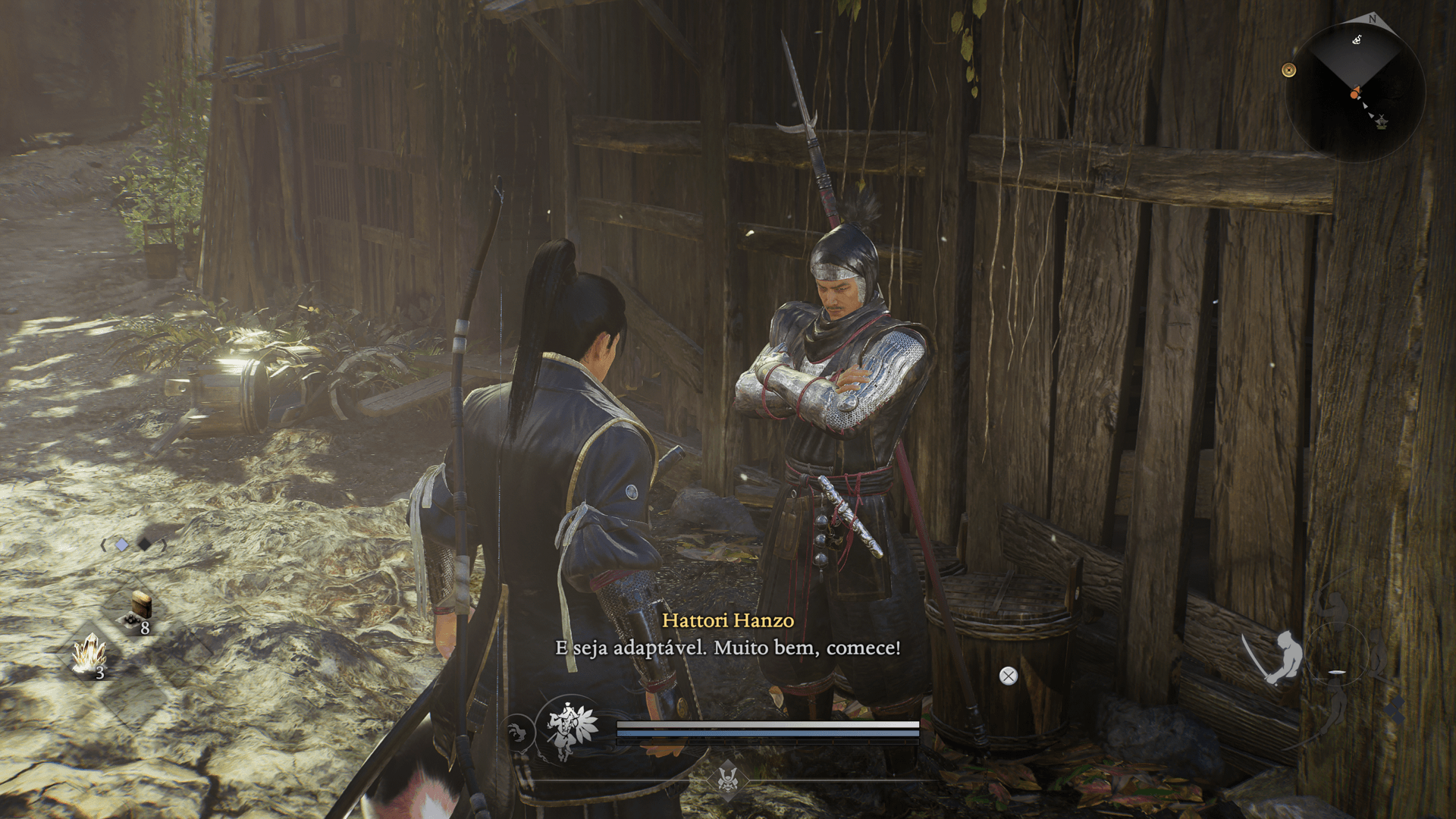The image size is (1456, 819).
Task: Click the swirl icon left of the emblem
Action: (x=517, y=733)
